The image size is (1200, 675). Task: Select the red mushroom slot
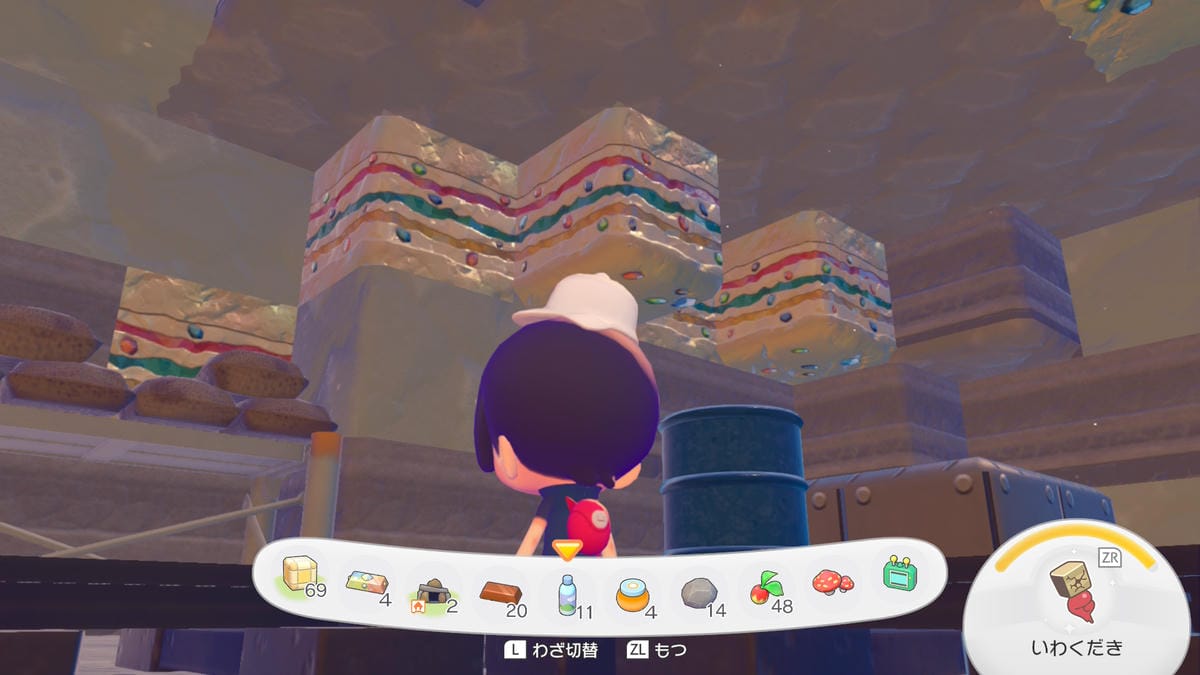tap(832, 582)
